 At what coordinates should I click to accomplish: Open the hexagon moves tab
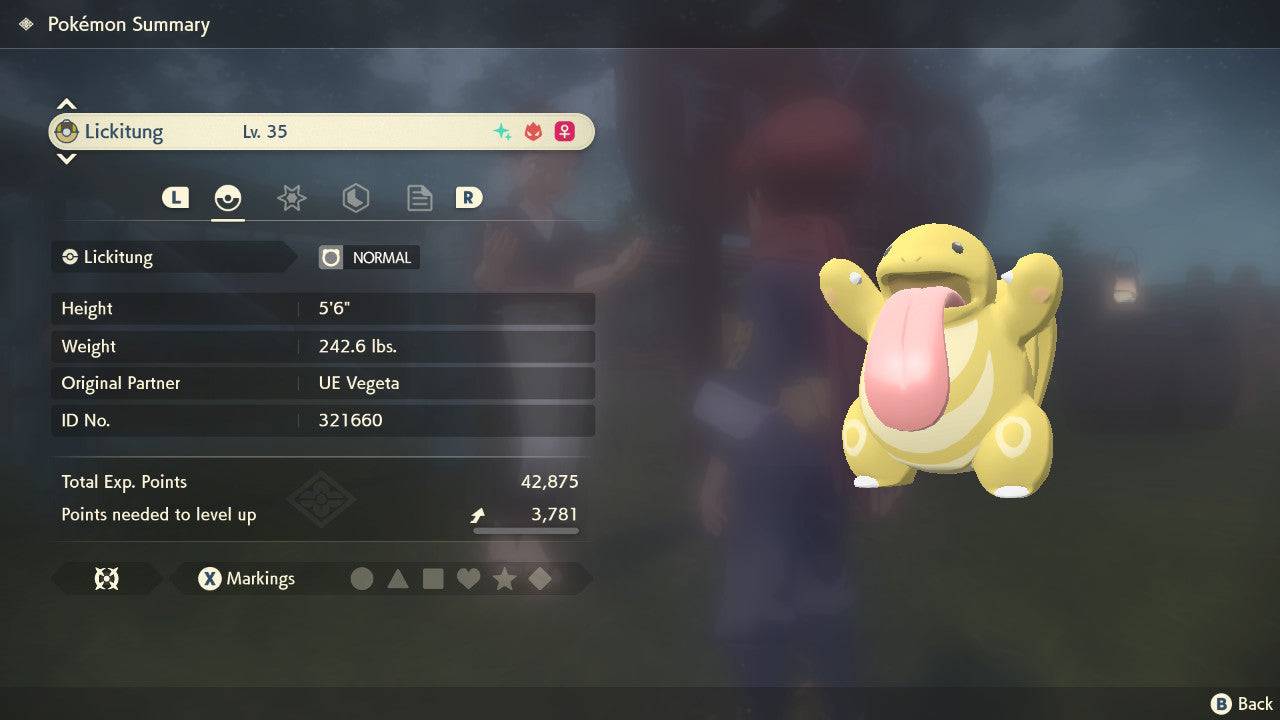(x=355, y=198)
